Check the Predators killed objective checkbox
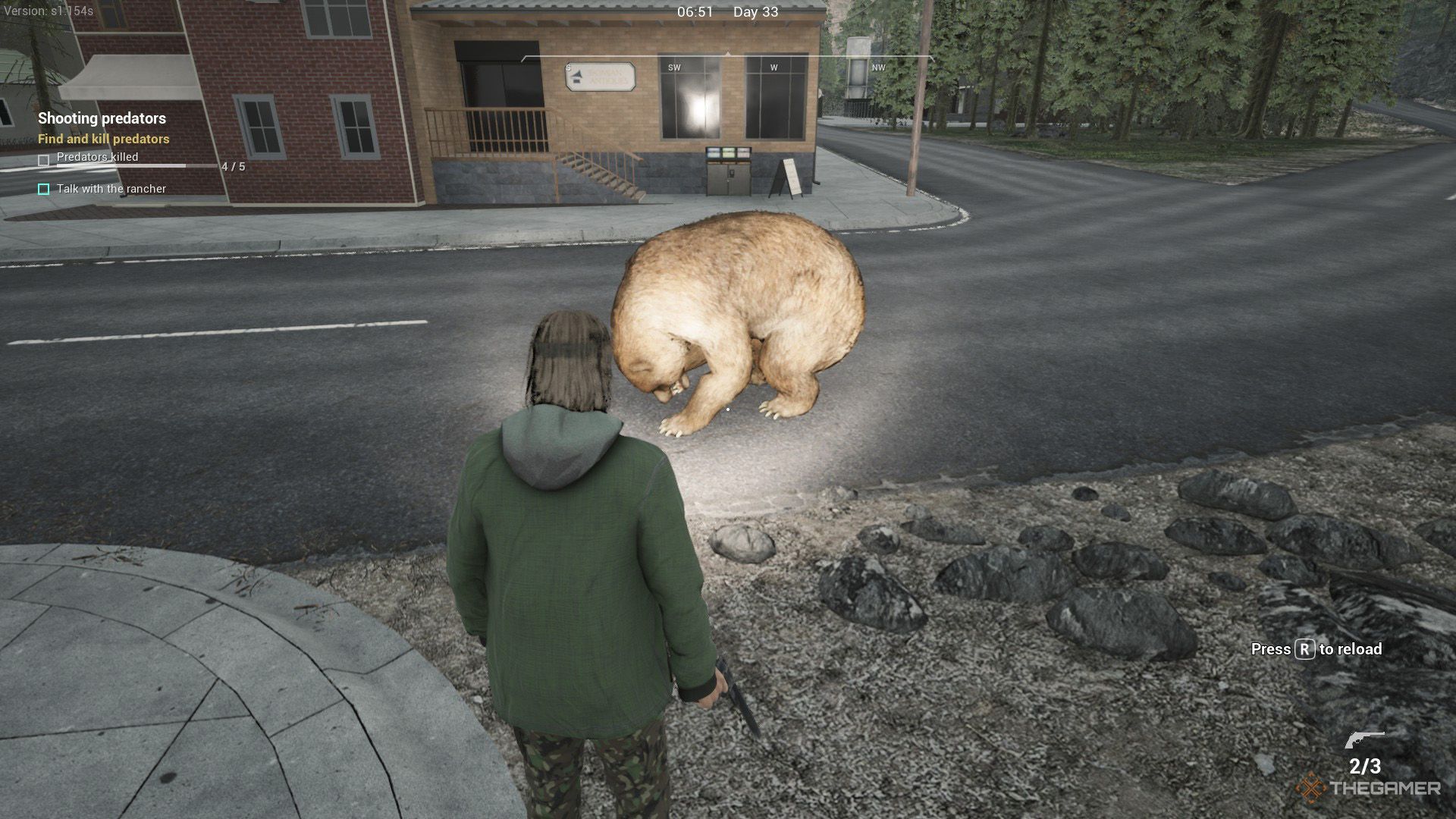The width and height of the screenshot is (1456, 819). click(x=43, y=158)
